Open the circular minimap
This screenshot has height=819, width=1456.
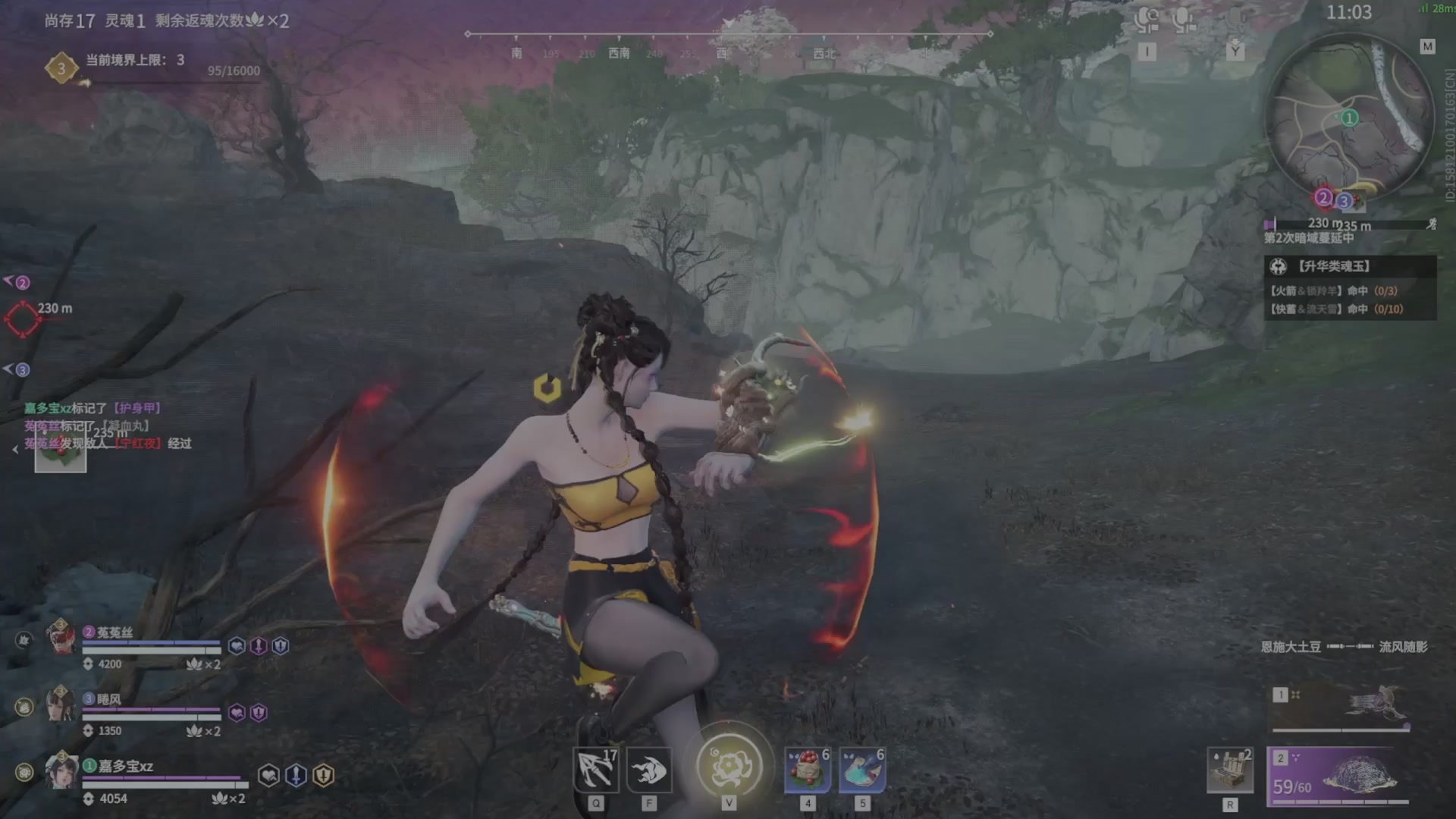tap(1350, 119)
